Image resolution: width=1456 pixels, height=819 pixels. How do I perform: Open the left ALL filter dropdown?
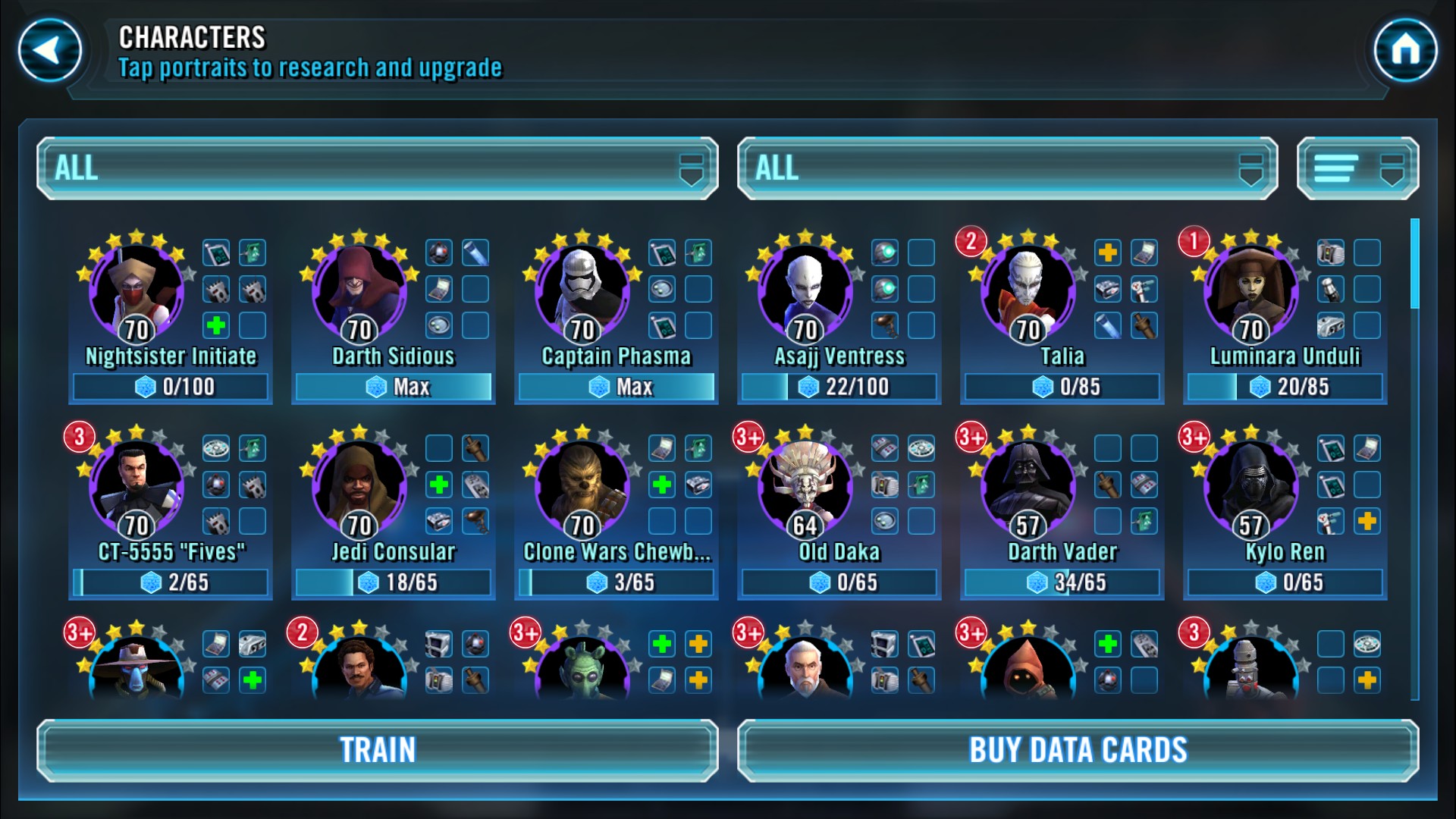coord(377,168)
